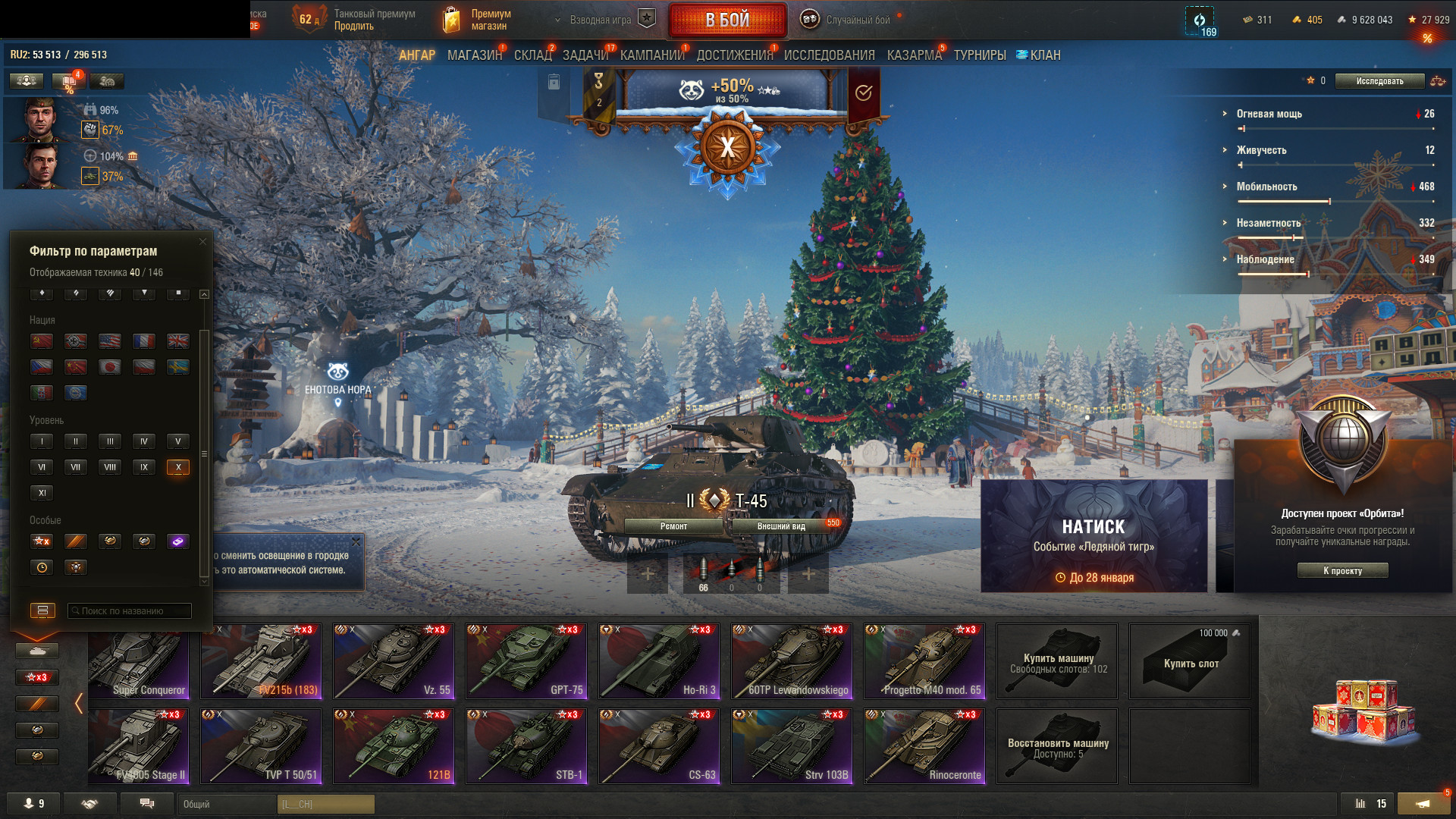Image resolution: width=1456 pixels, height=819 pixels.
Task: Switch to the ИССЛЕДОВАНИЯ tab
Action: (x=829, y=55)
